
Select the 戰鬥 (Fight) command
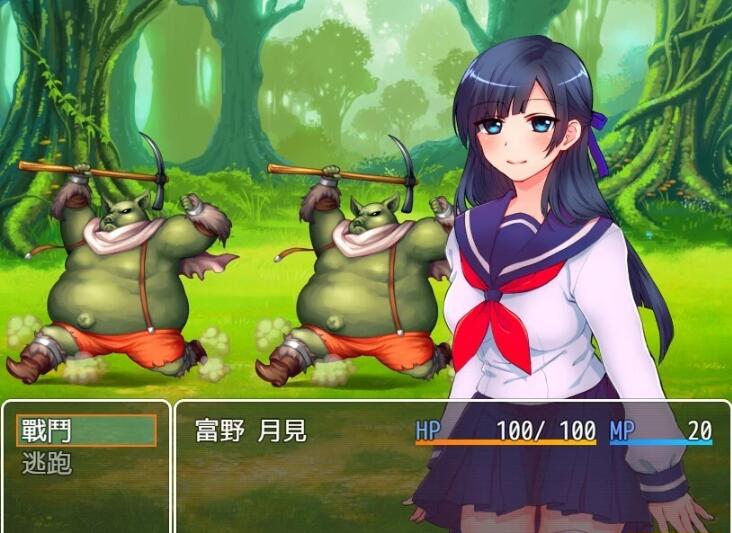[x=86, y=430]
